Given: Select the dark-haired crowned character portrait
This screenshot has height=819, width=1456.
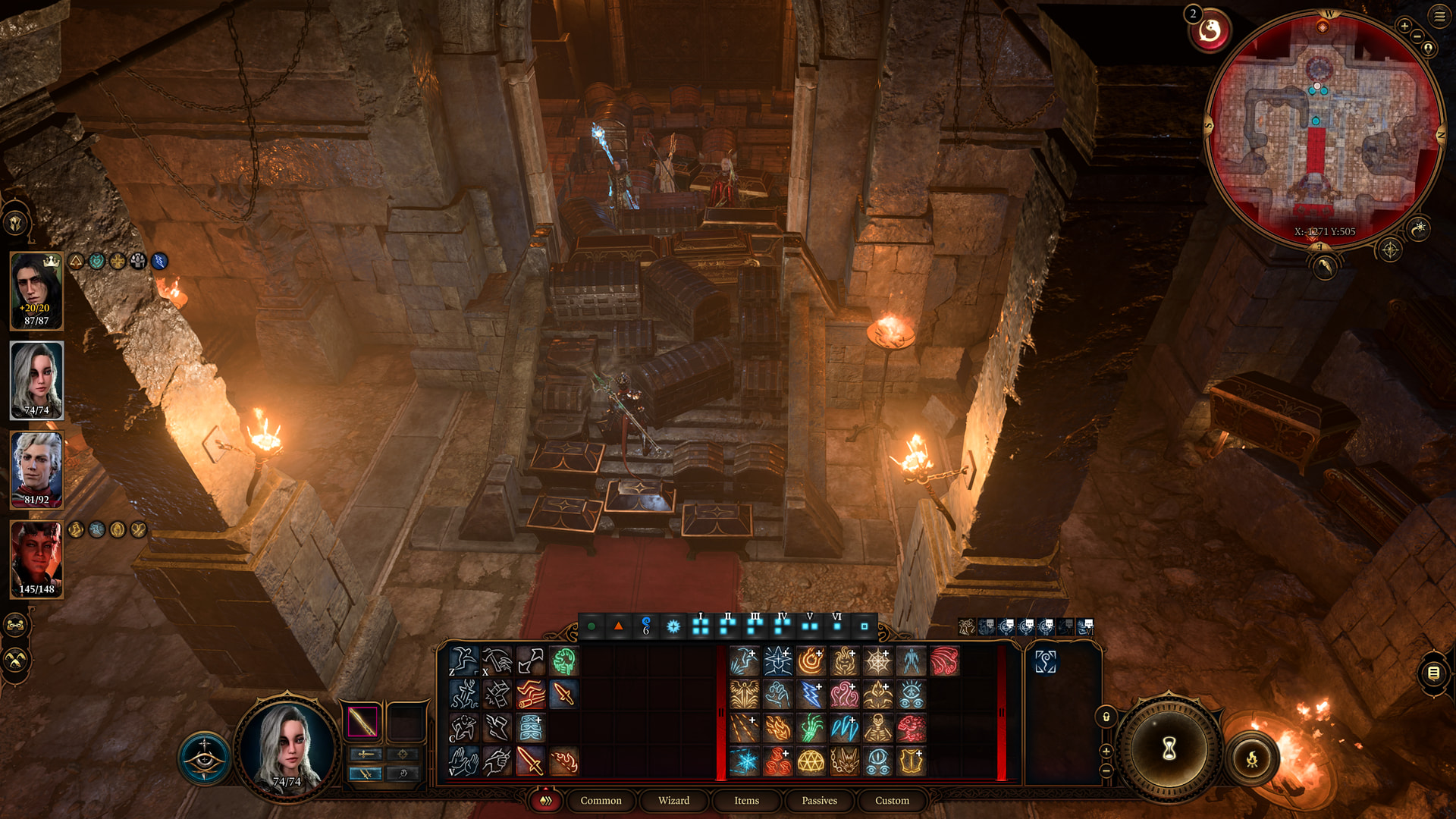Looking at the screenshot, I should point(36,290).
